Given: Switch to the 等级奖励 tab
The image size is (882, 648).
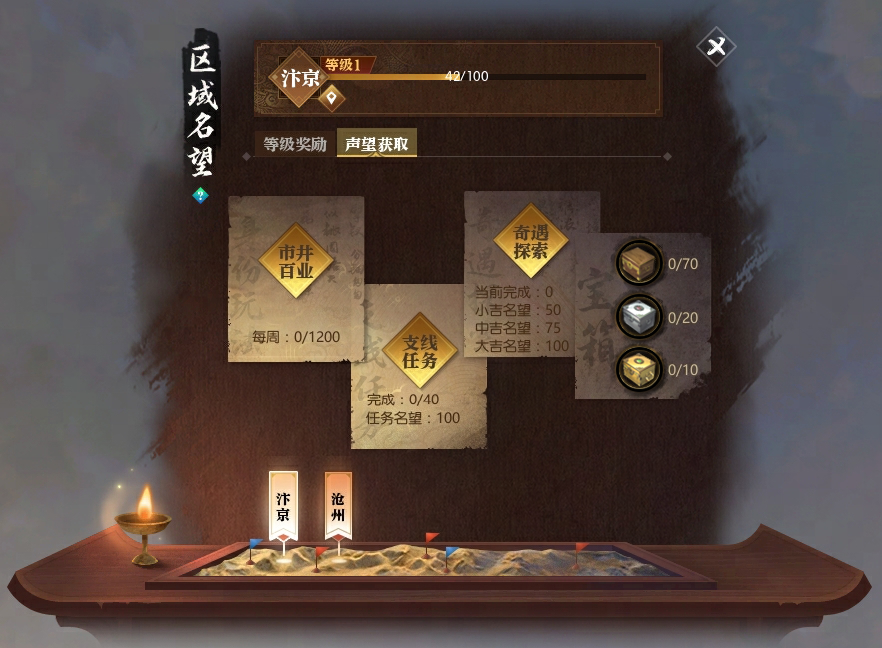Looking at the screenshot, I should [295, 144].
